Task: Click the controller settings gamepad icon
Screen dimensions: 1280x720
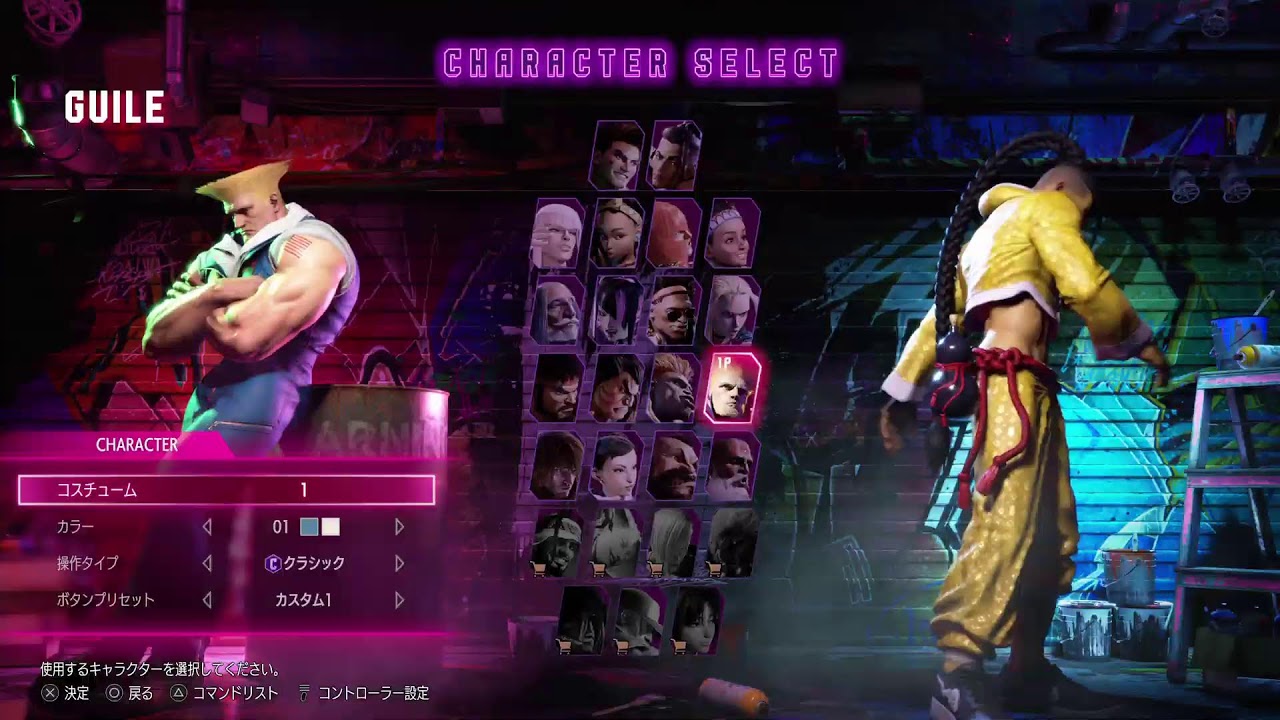Action: tap(303, 692)
